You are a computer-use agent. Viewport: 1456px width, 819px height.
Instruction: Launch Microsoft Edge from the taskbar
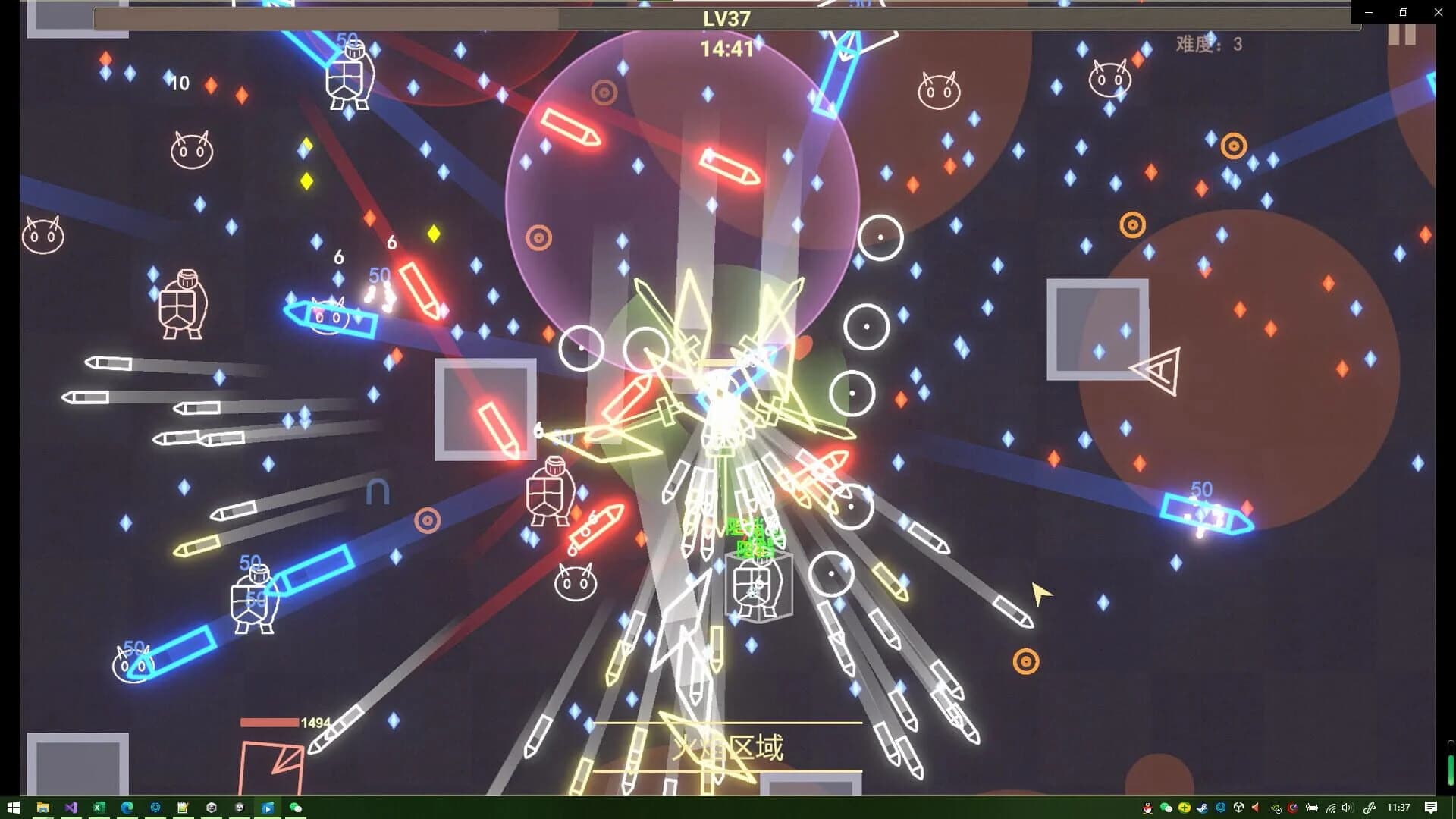pyautogui.click(x=127, y=808)
